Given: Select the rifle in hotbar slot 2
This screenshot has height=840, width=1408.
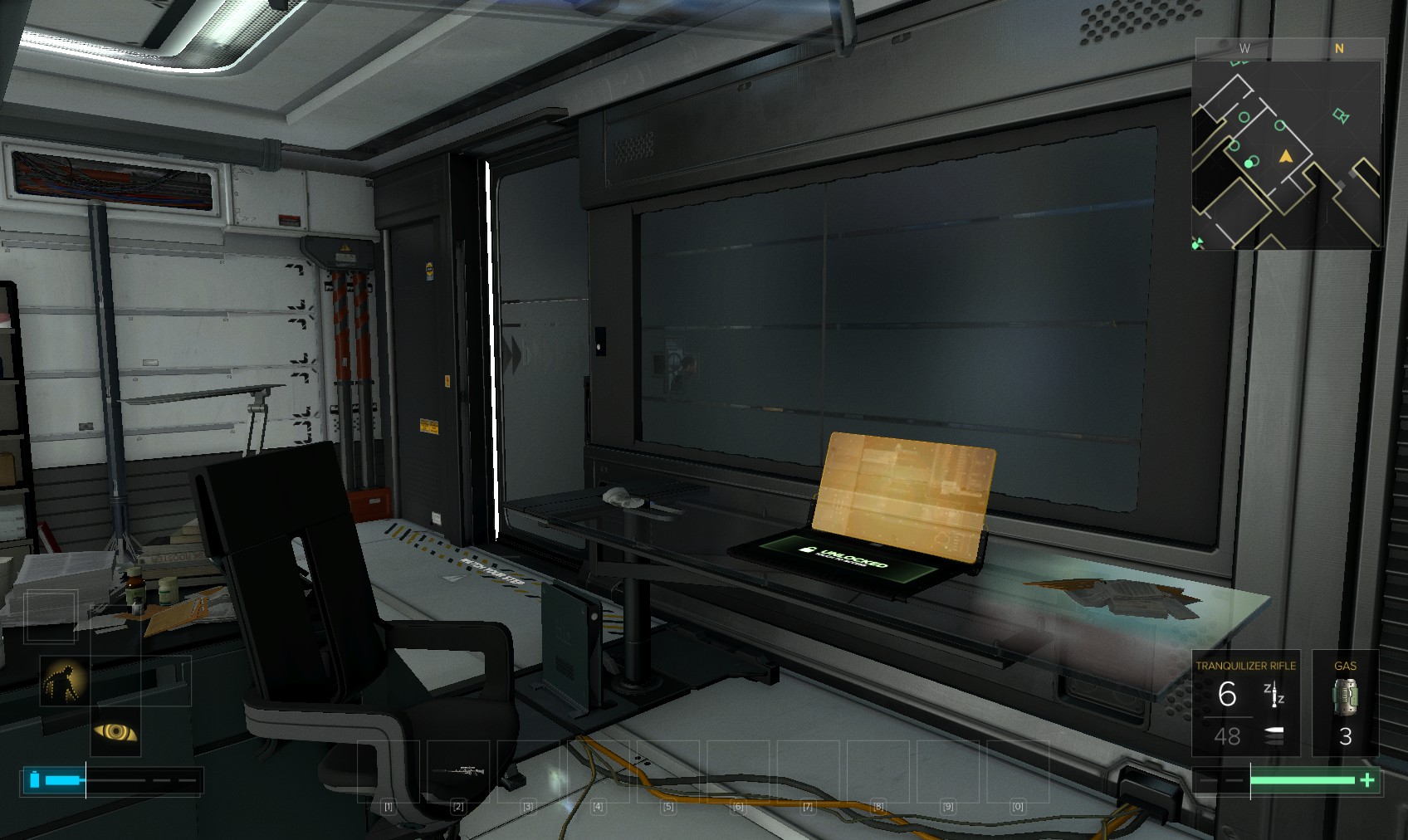Looking at the screenshot, I should (x=459, y=771).
